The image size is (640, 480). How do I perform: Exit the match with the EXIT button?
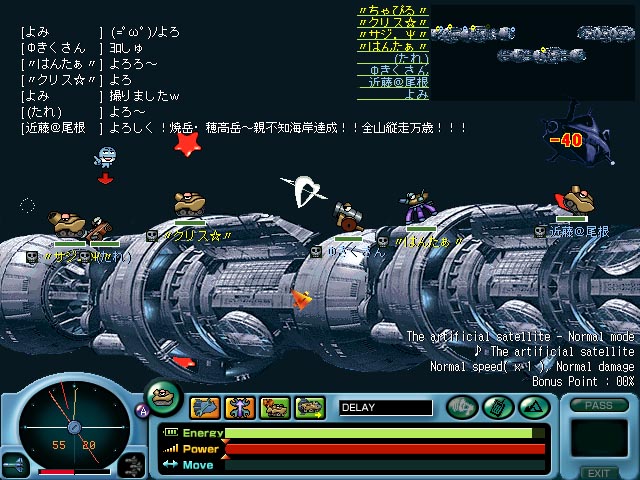point(598,472)
